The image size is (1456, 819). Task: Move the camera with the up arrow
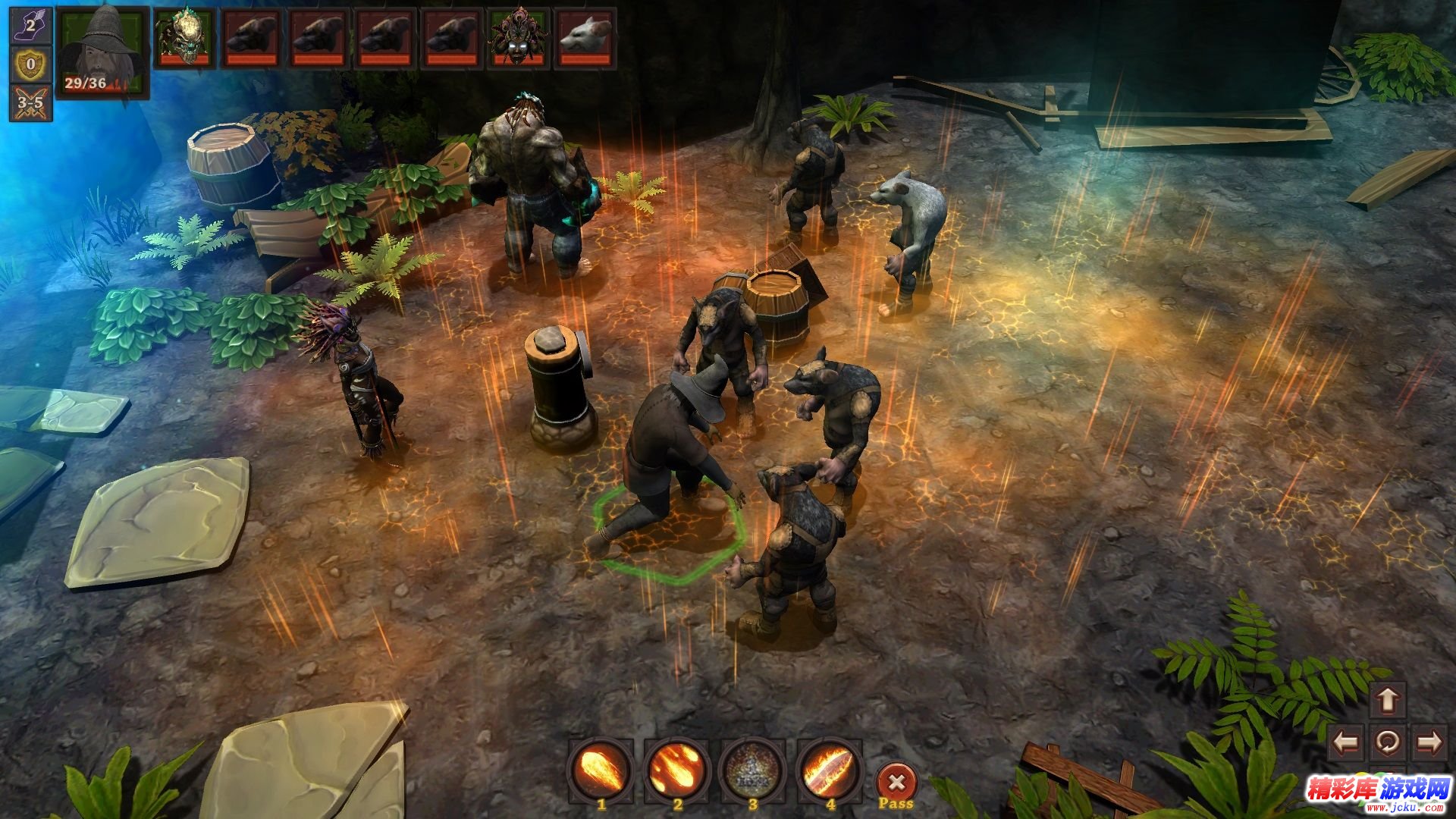point(1387,700)
